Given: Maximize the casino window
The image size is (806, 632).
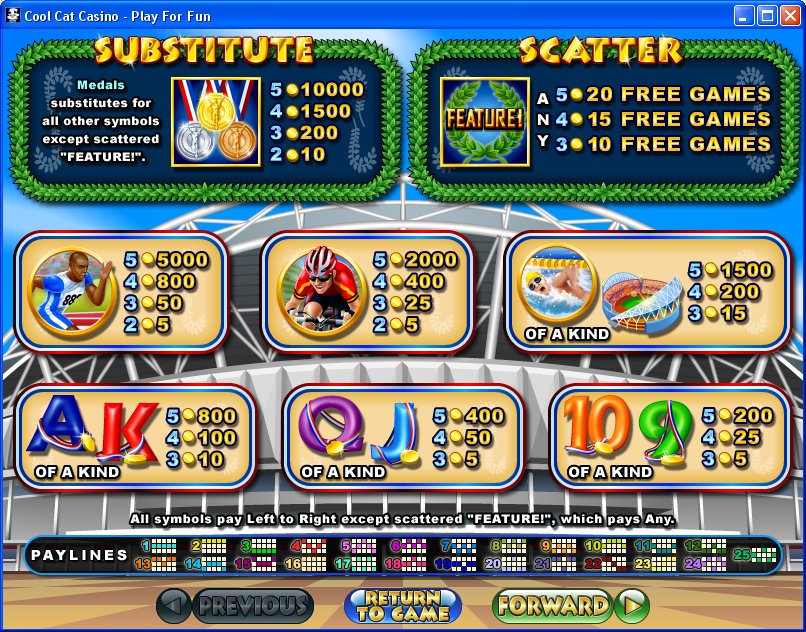Looking at the screenshot, I should click(767, 15).
